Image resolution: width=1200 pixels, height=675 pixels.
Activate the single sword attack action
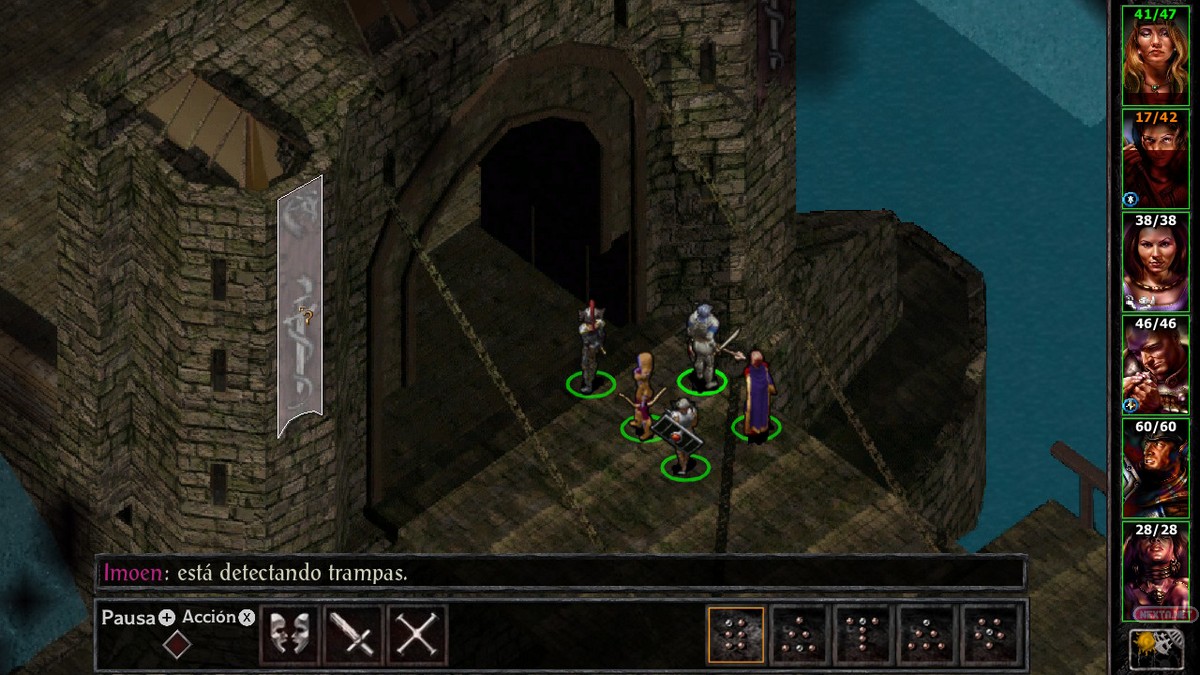(354, 635)
